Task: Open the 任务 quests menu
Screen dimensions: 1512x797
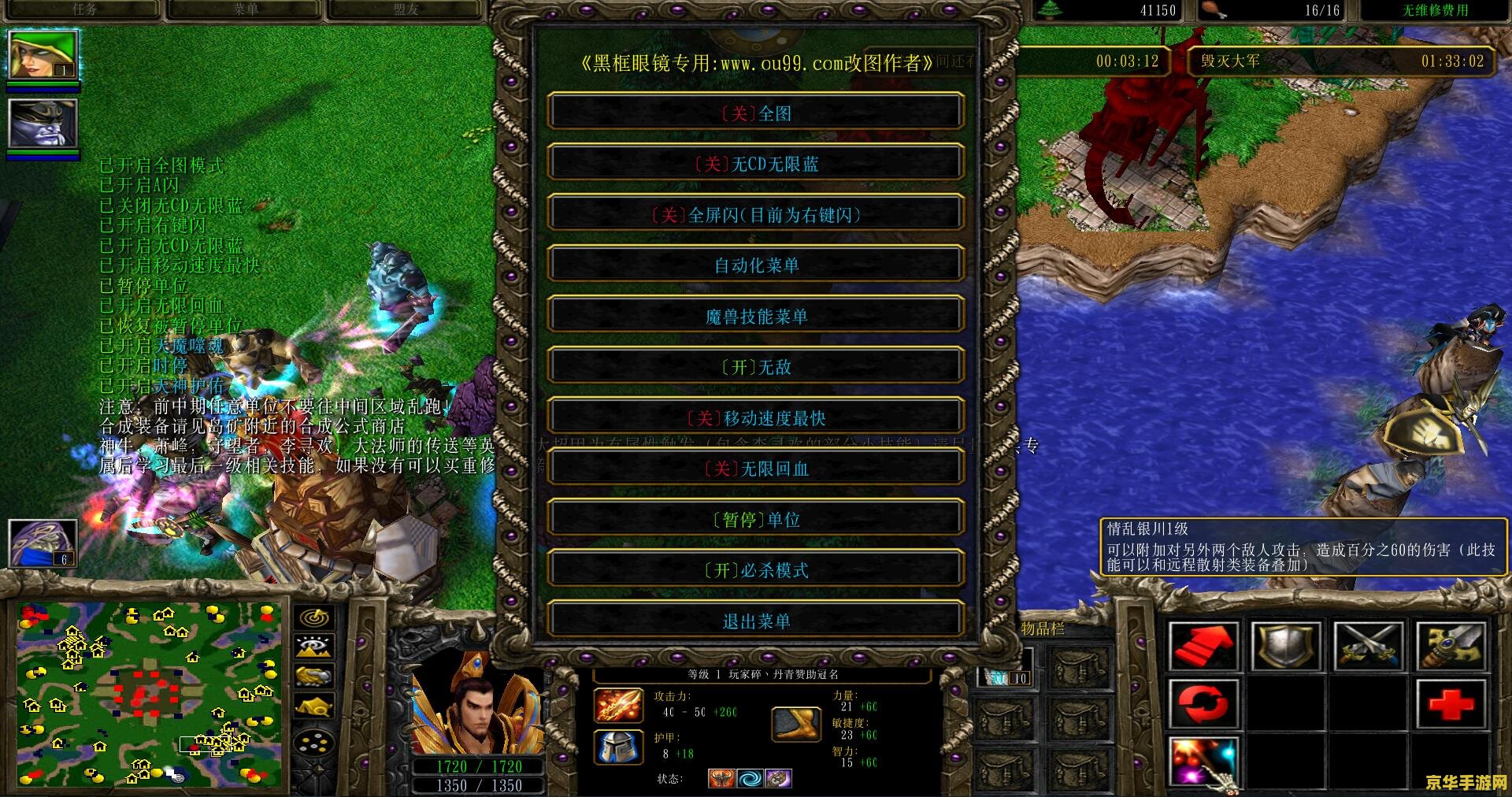Action: click(x=84, y=9)
